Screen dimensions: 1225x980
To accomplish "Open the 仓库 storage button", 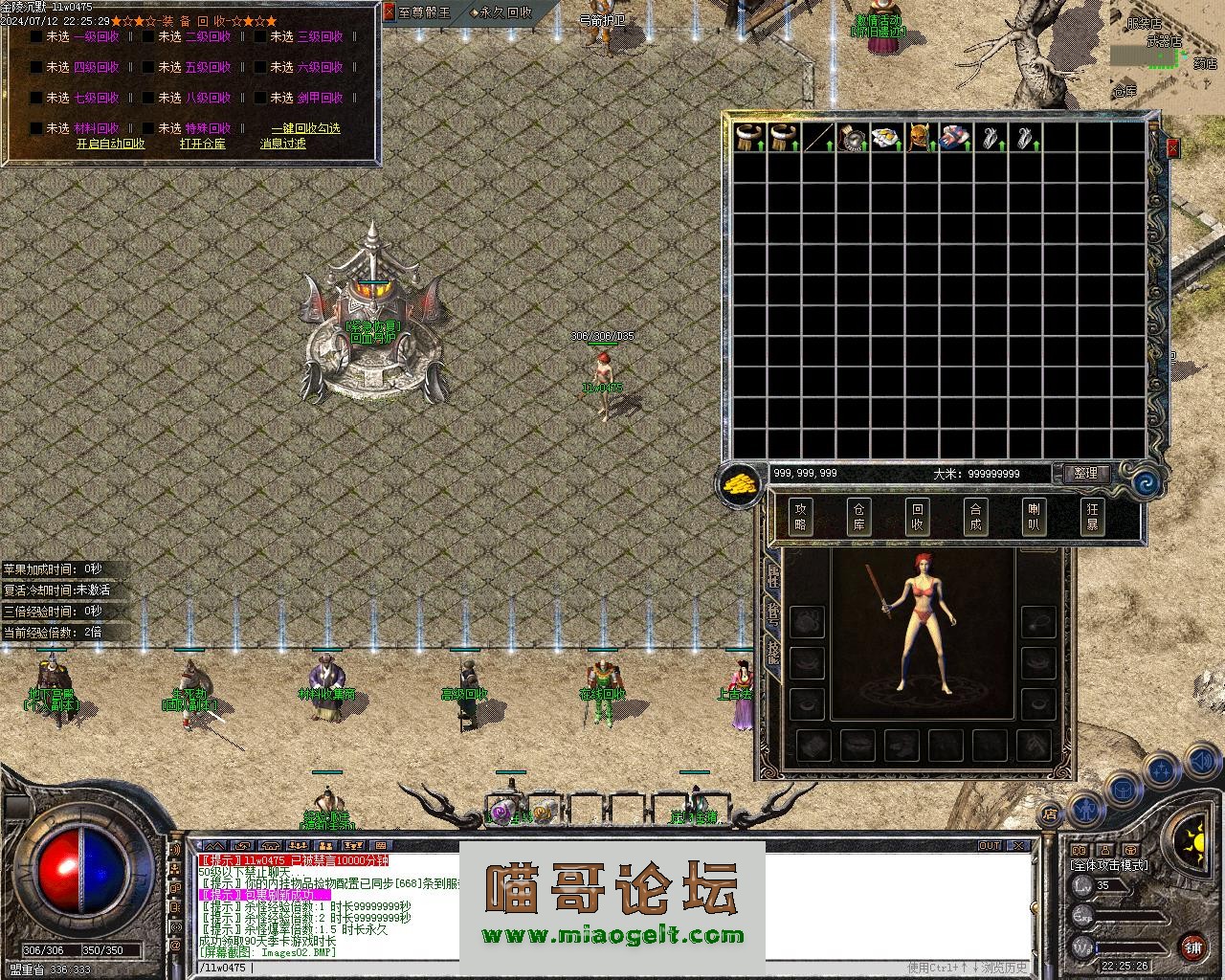I will click(858, 517).
